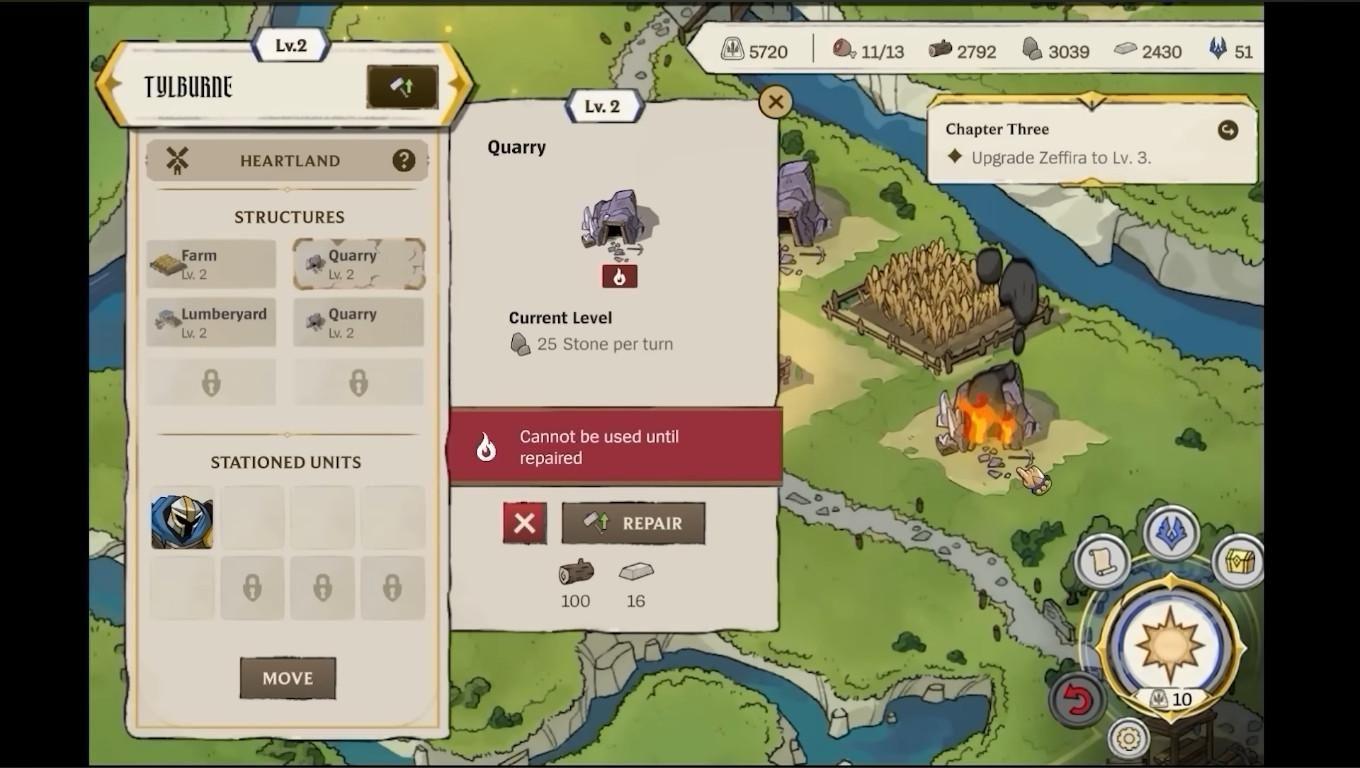Open the Heartland help question mark
This screenshot has width=1360, height=768.
pyautogui.click(x=403, y=160)
